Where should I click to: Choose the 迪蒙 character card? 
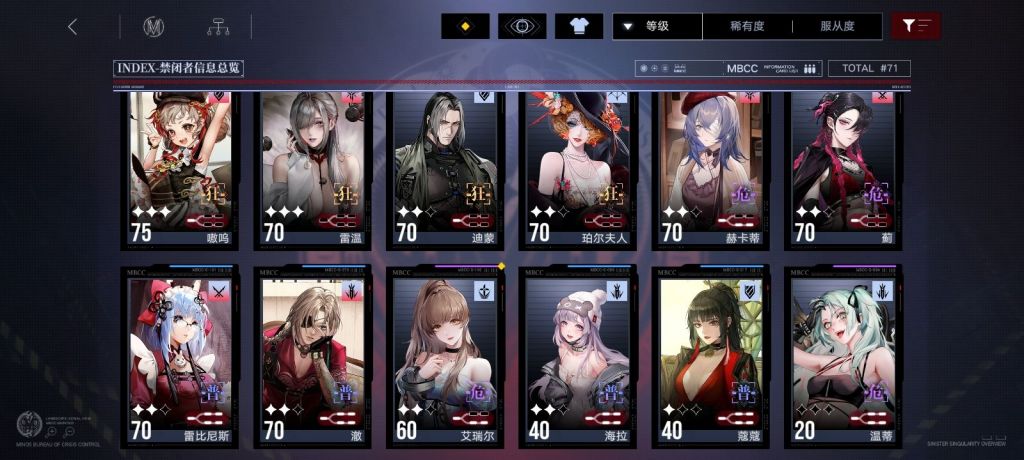[x=445, y=168]
